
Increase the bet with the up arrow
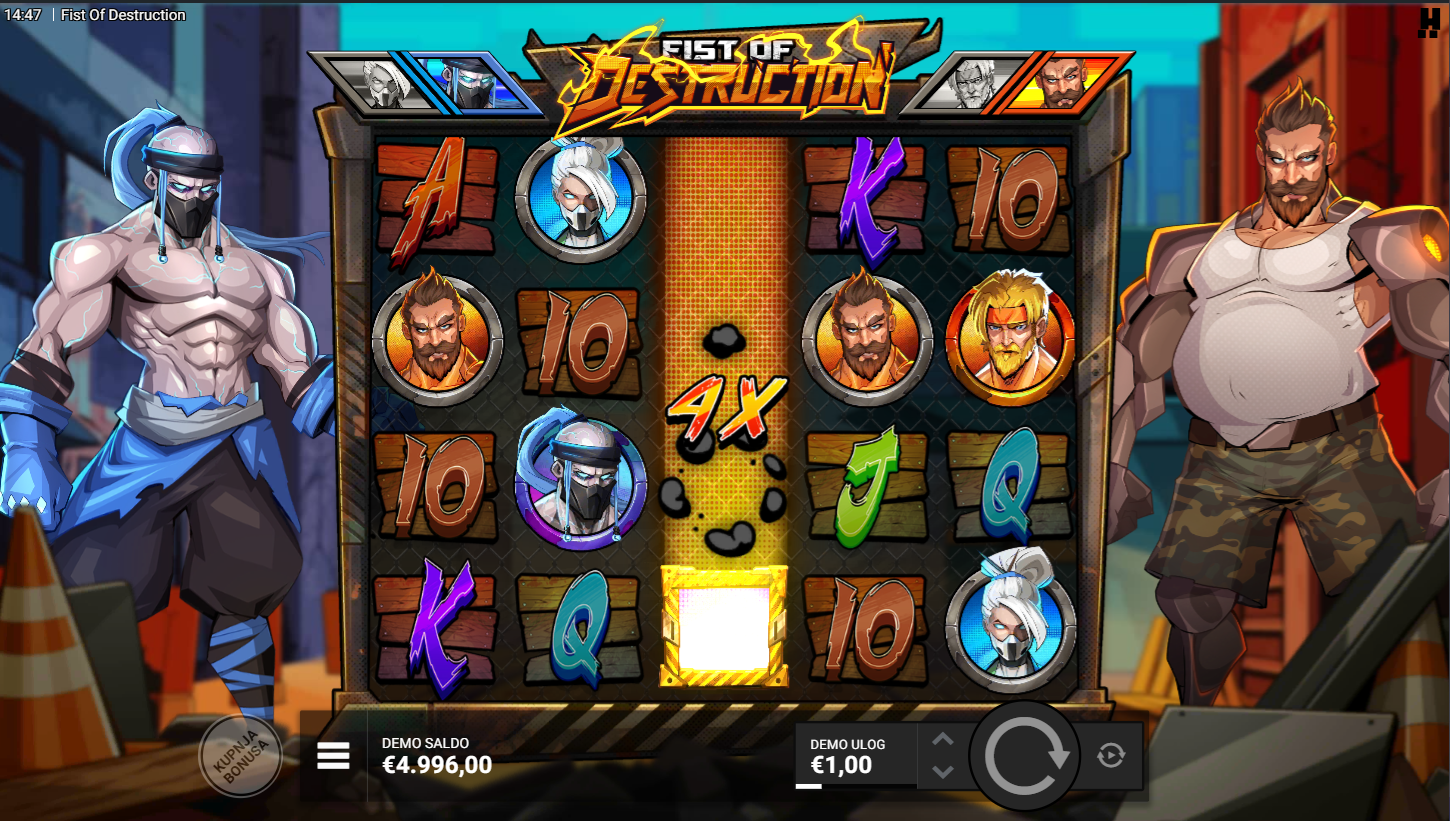point(943,740)
